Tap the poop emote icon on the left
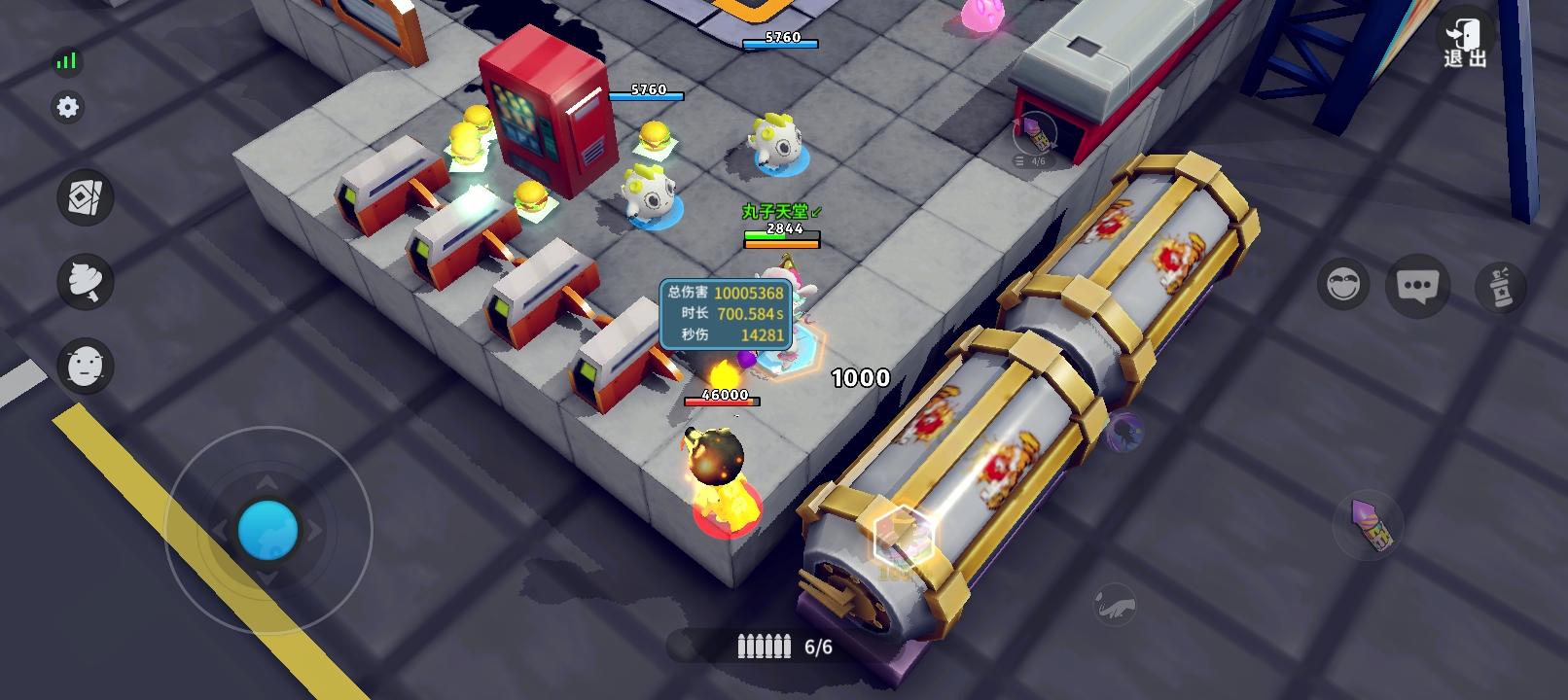Viewport: 1568px width, 700px height. tap(86, 284)
